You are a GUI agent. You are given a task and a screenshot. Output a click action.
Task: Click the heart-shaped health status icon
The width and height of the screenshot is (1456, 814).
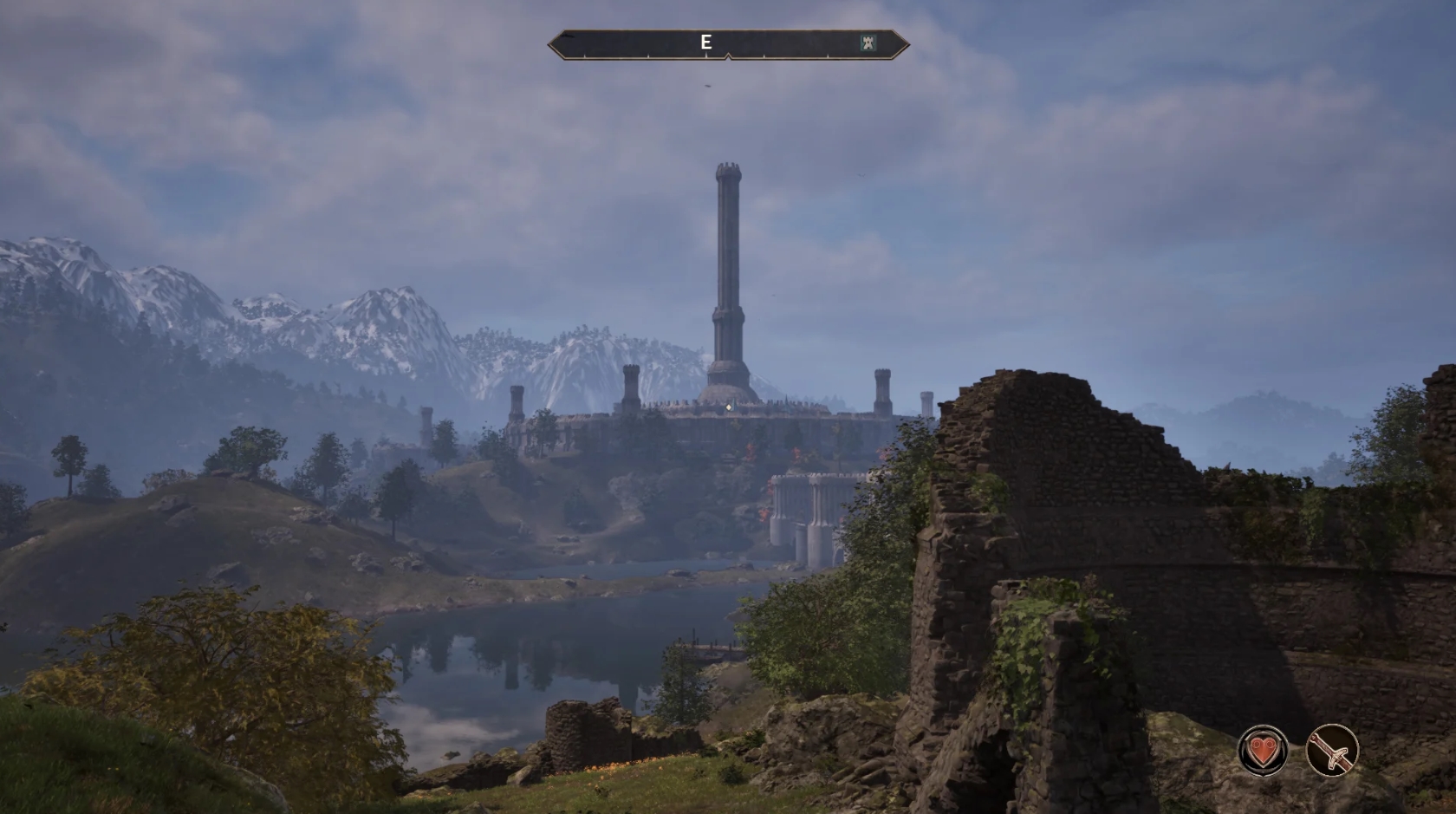(1263, 749)
